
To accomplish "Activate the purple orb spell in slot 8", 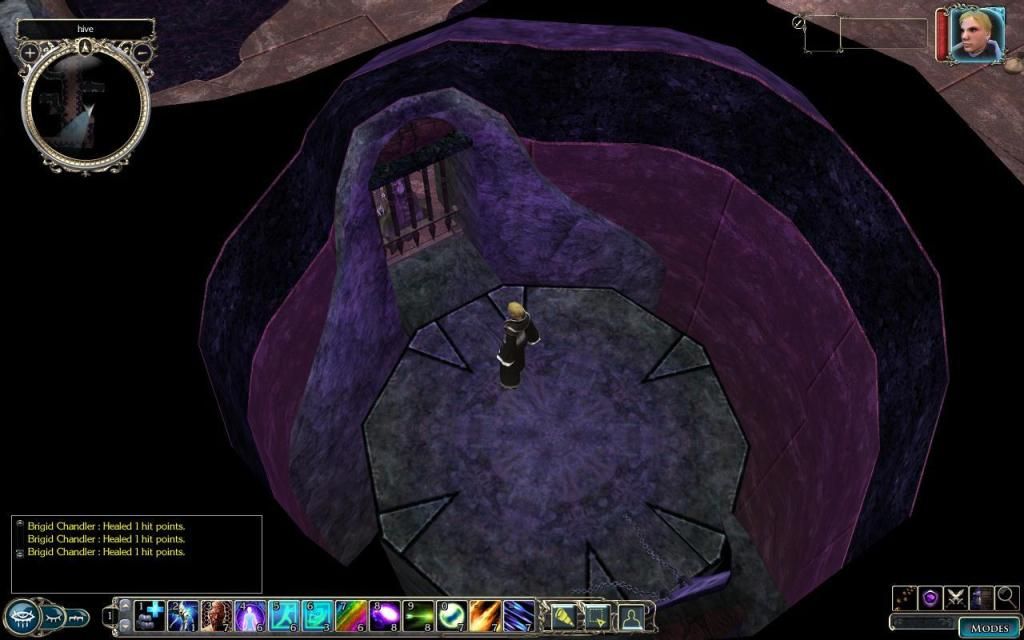I will tap(385, 614).
